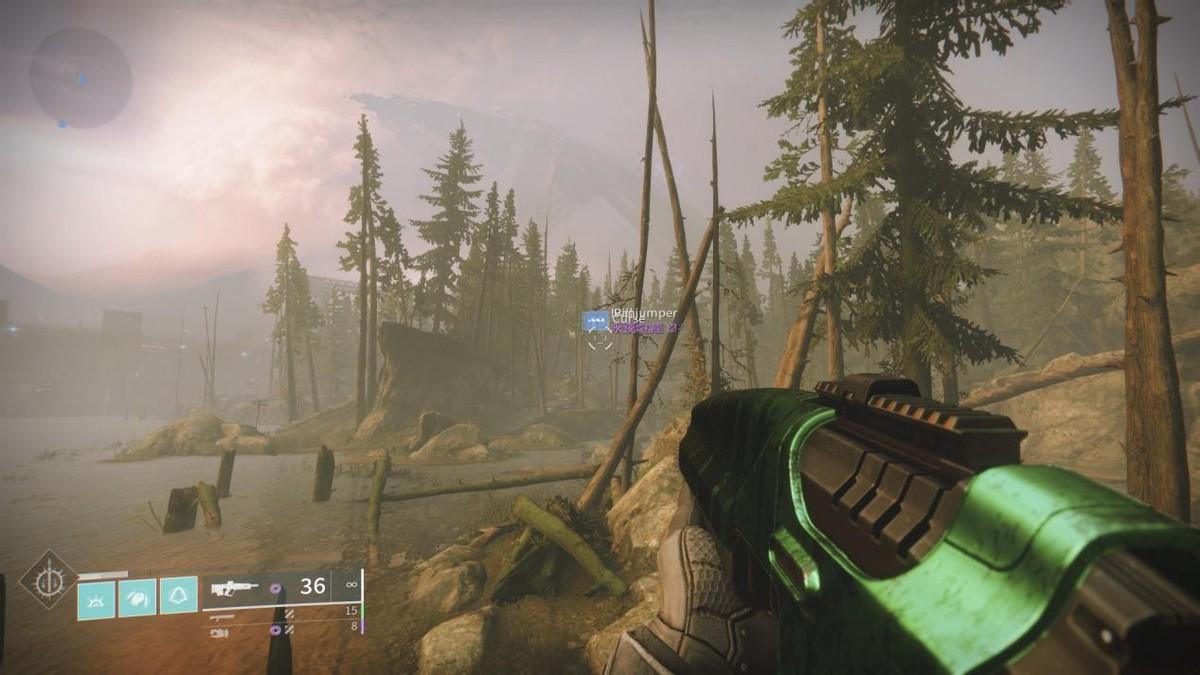Viewport: 1200px width, 675px height.
Task: Click the player nameplate speech-bubble icon
Action: pyautogui.click(x=595, y=321)
